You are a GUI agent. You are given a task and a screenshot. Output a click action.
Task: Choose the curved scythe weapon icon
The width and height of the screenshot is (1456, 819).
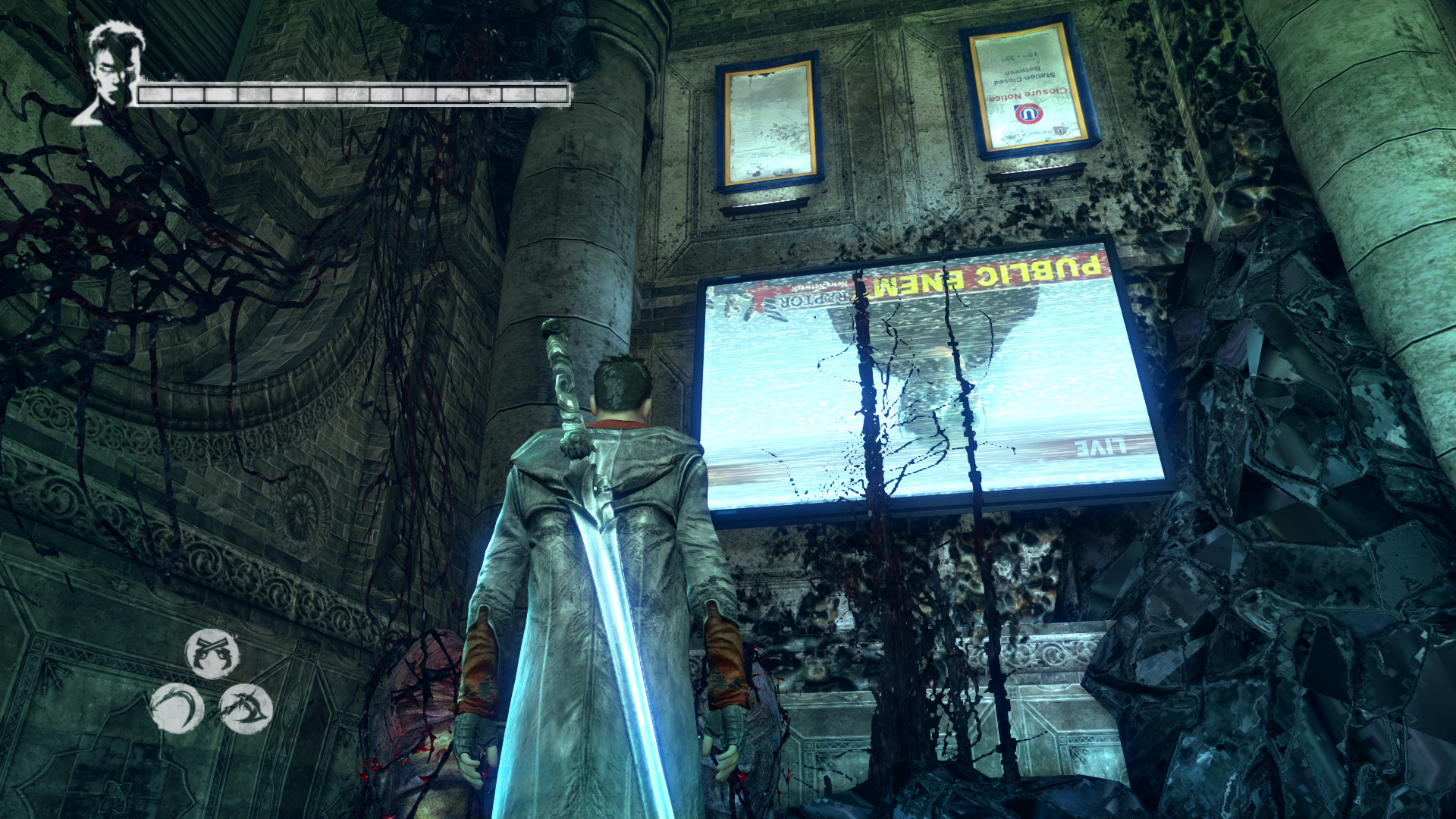tap(177, 709)
